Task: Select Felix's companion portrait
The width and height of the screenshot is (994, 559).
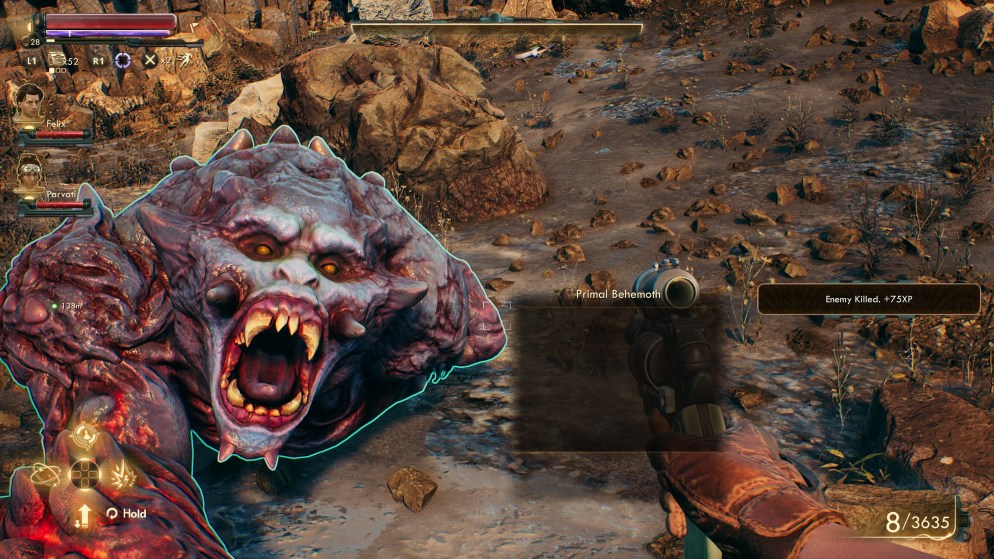Action: (29, 101)
